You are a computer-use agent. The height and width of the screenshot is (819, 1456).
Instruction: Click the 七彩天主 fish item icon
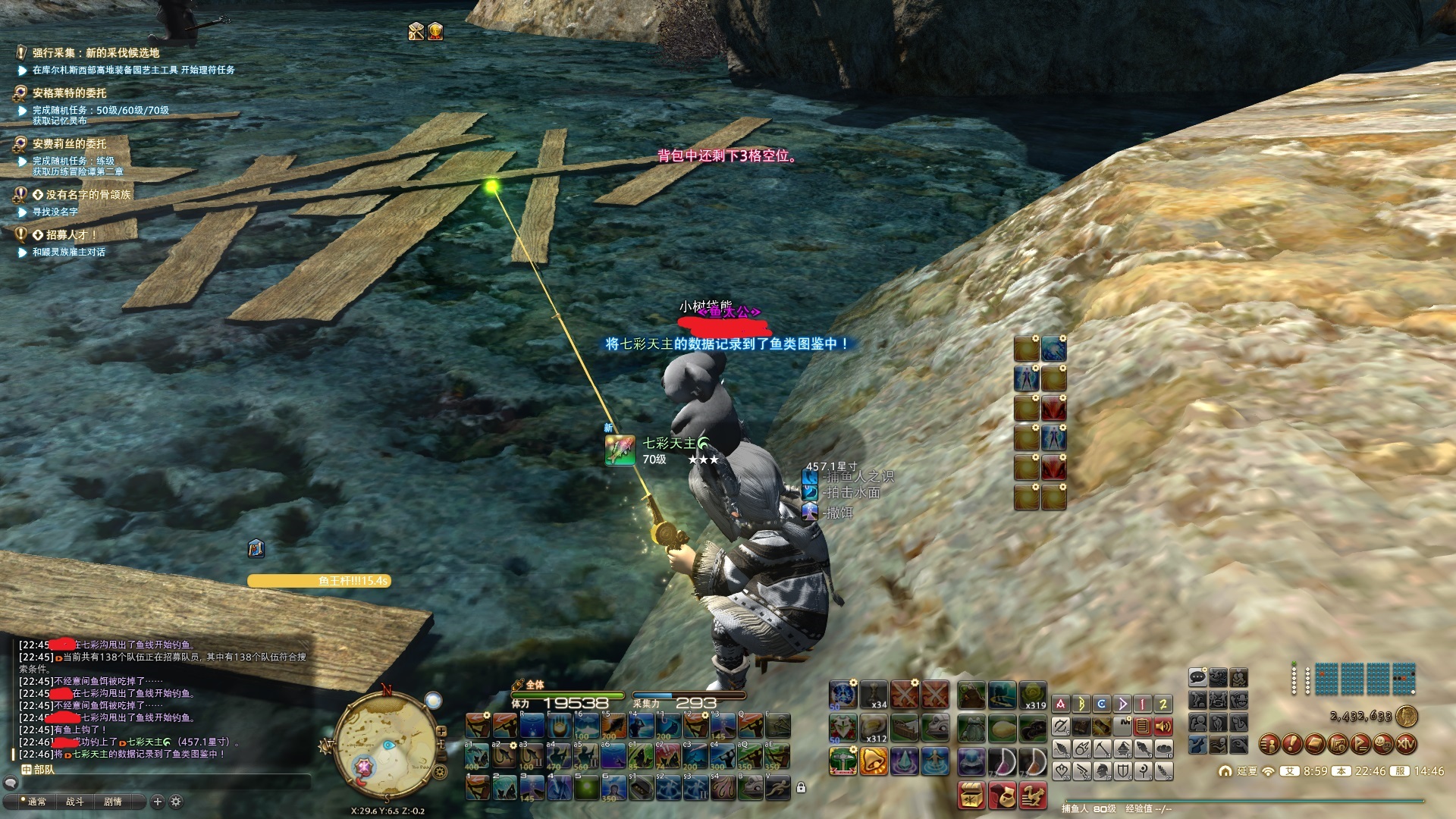(620, 450)
